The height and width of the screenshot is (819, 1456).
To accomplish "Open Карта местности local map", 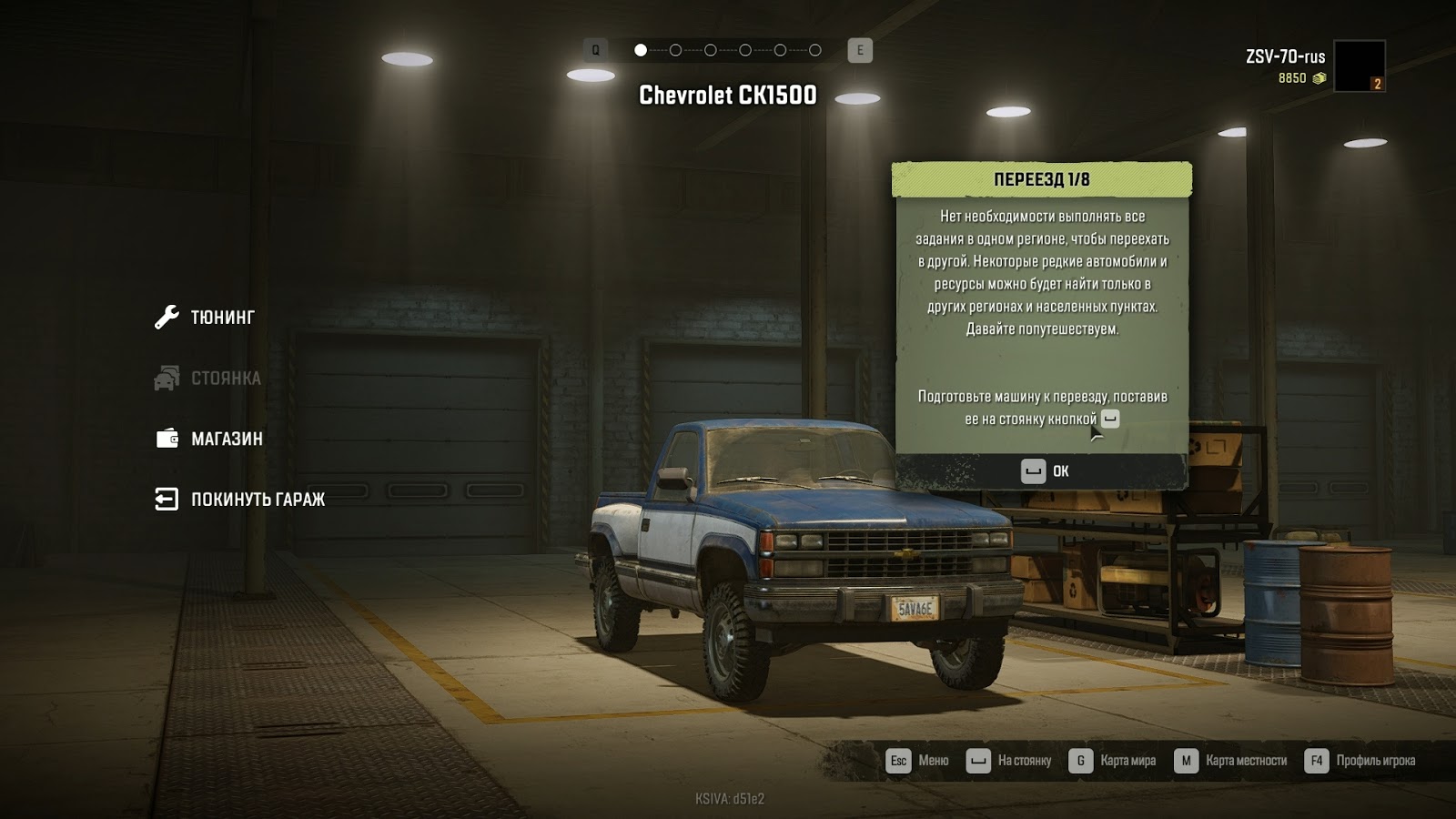I will (x=1230, y=761).
